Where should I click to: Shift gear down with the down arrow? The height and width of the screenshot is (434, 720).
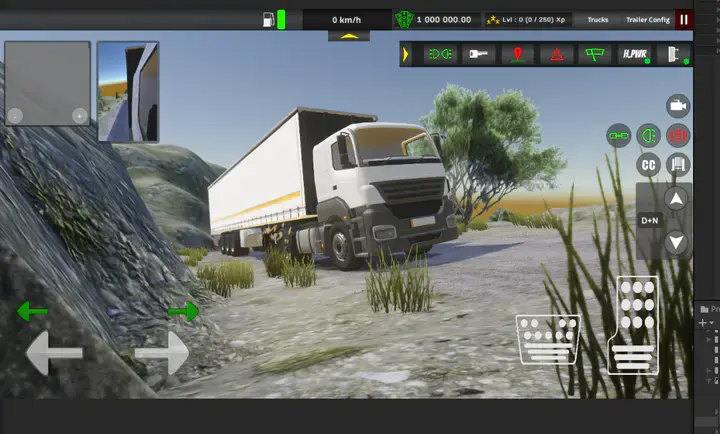coord(677,241)
